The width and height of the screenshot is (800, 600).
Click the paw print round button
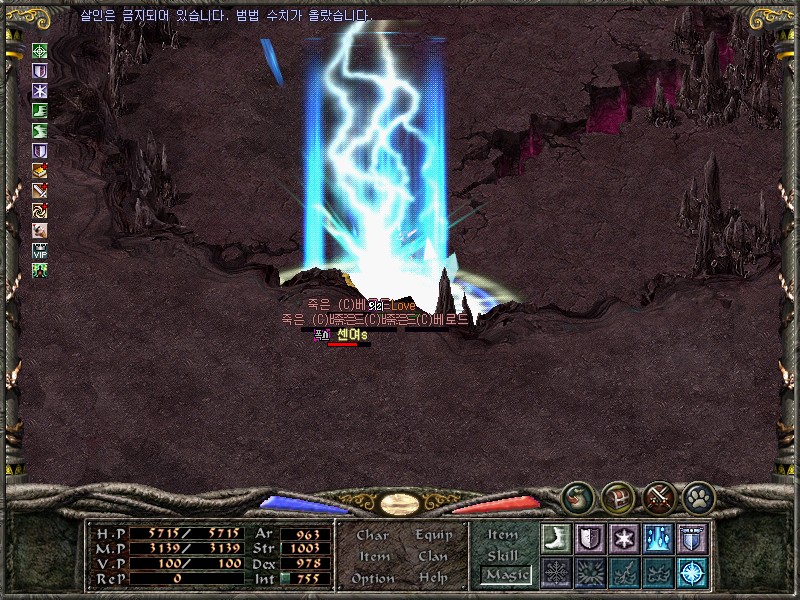tap(697, 495)
